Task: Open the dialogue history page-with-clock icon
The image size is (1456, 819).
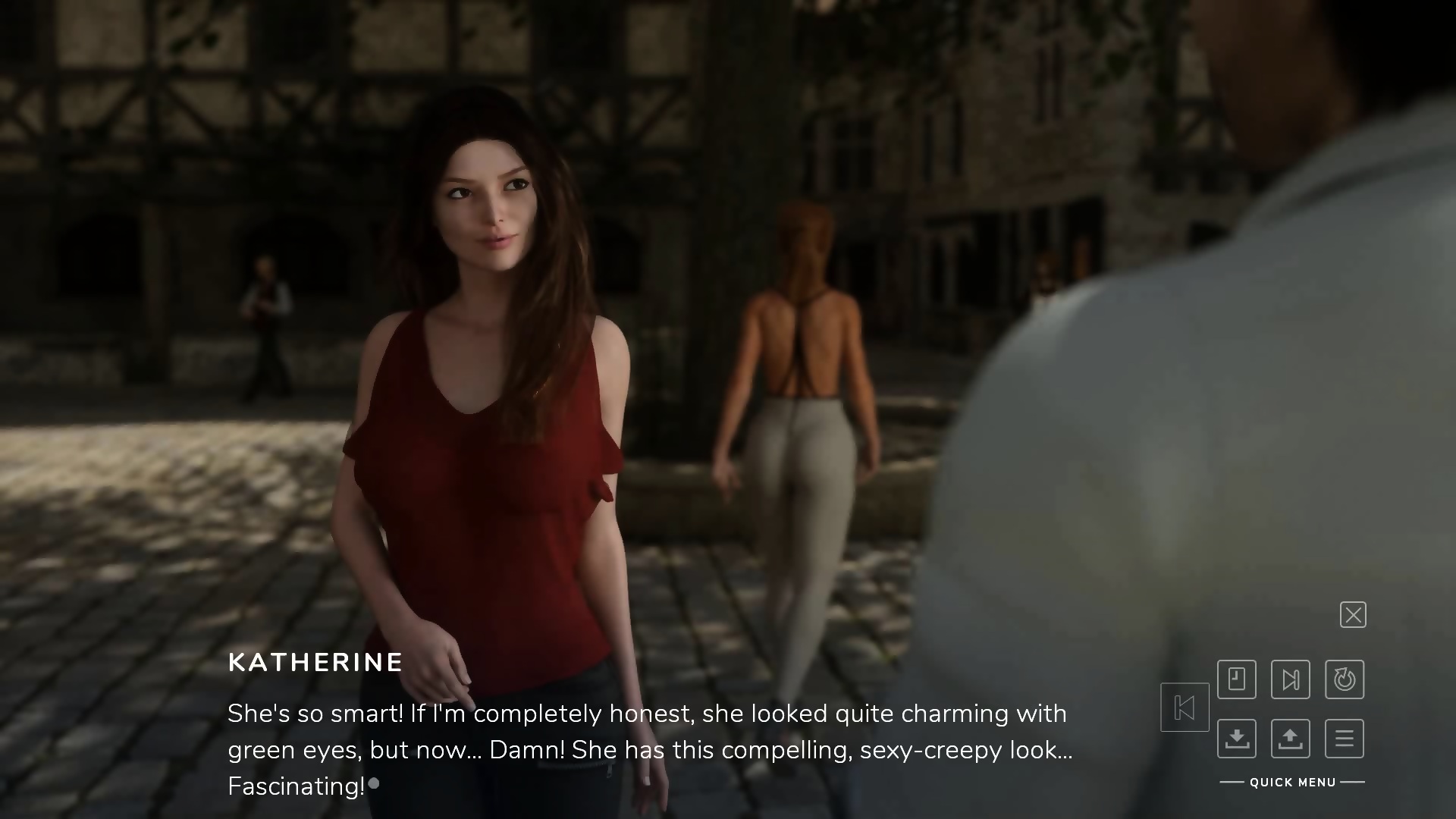Action: click(1237, 679)
